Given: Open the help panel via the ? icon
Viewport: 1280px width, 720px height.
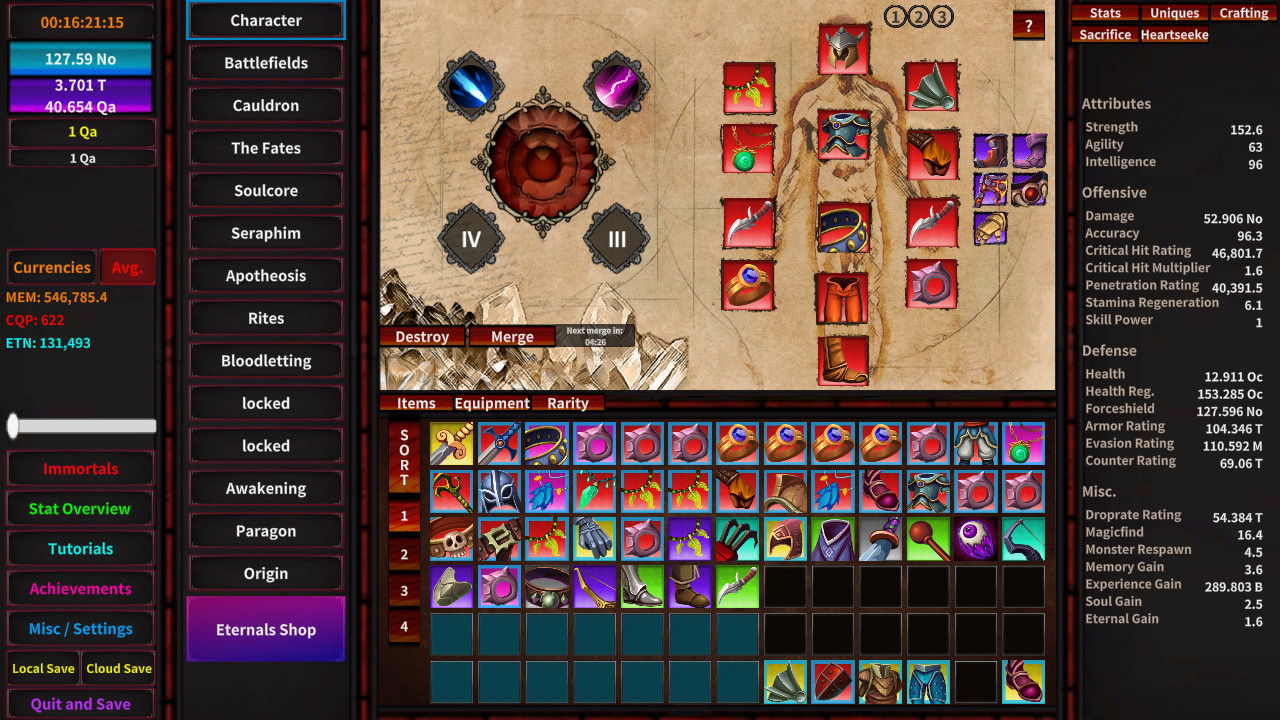Looking at the screenshot, I should click(1029, 25).
